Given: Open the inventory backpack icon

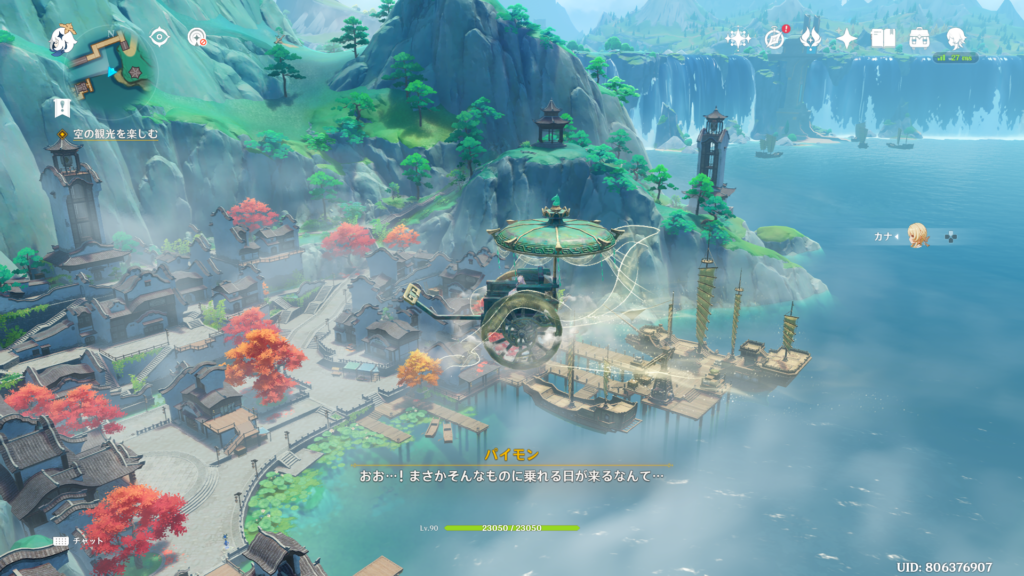Looking at the screenshot, I should pos(919,39).
